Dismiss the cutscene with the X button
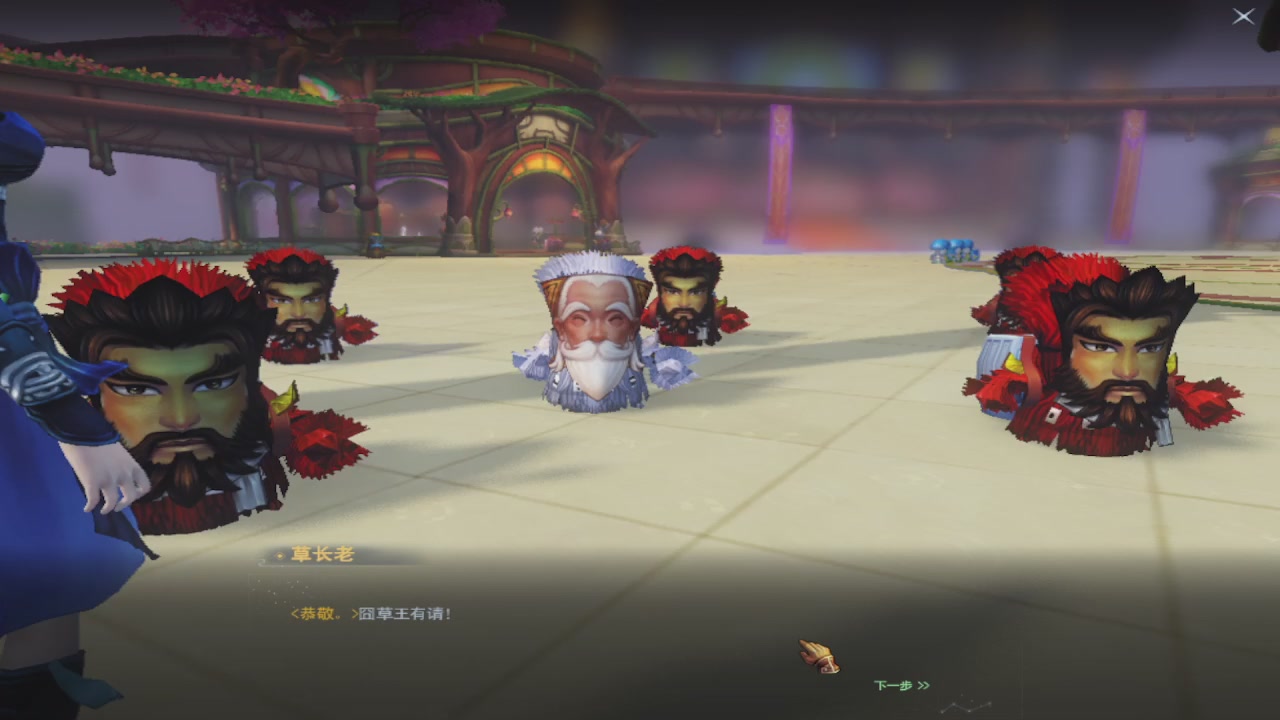 [1243, 17]
